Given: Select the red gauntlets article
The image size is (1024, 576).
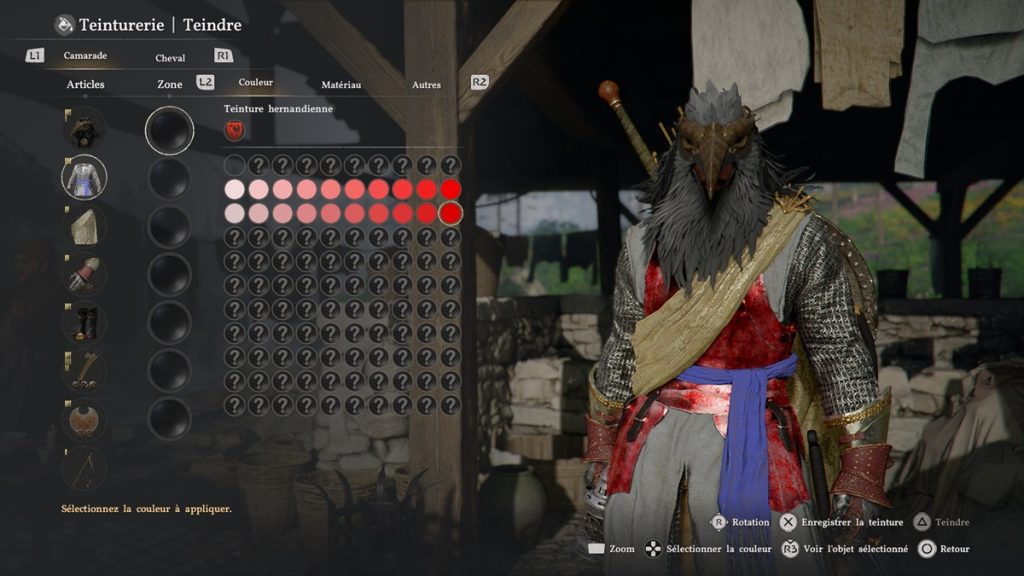Looking at the screenshot, I should (85, 274).
